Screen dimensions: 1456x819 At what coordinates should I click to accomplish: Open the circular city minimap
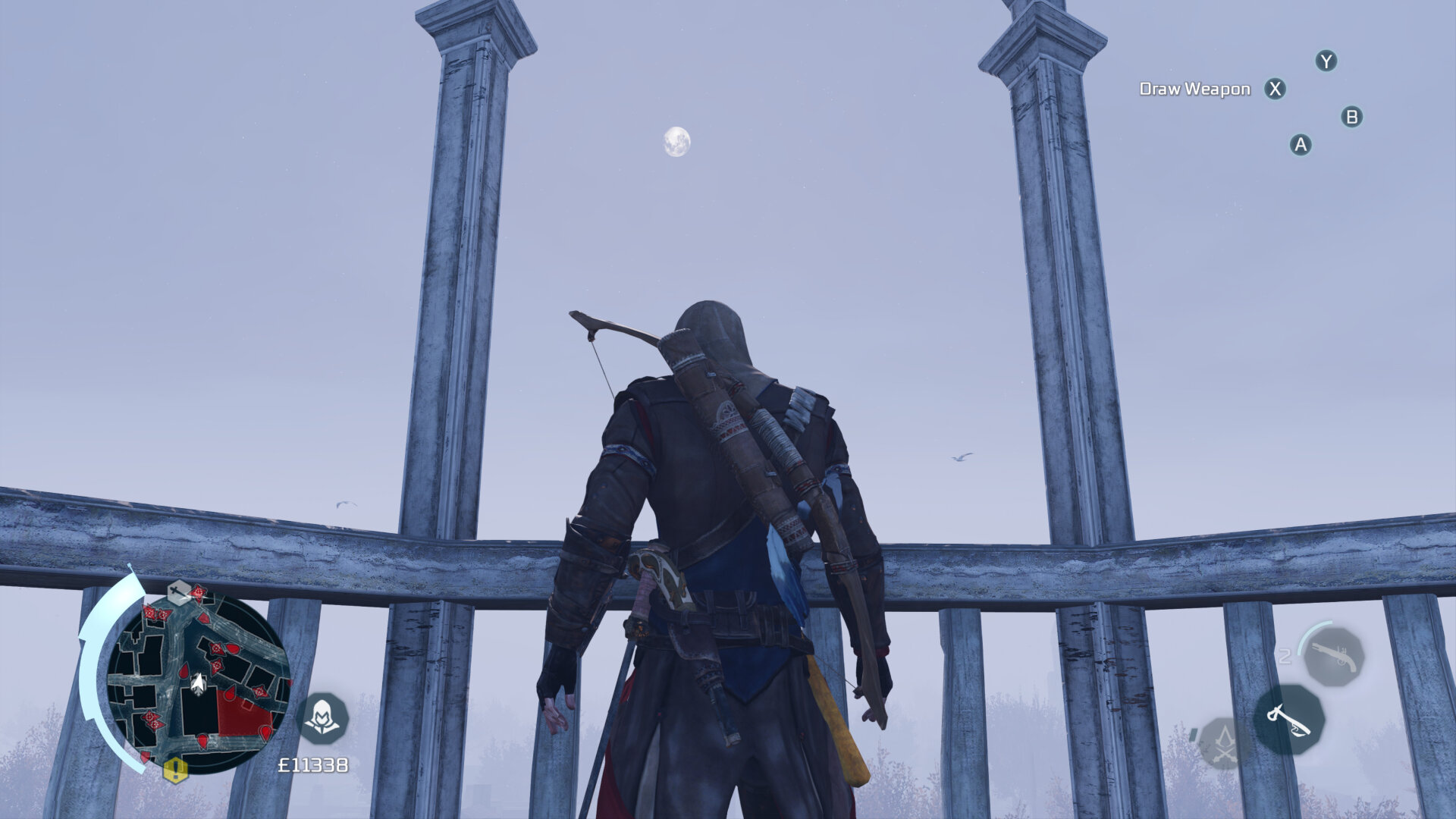coord(198,682)
